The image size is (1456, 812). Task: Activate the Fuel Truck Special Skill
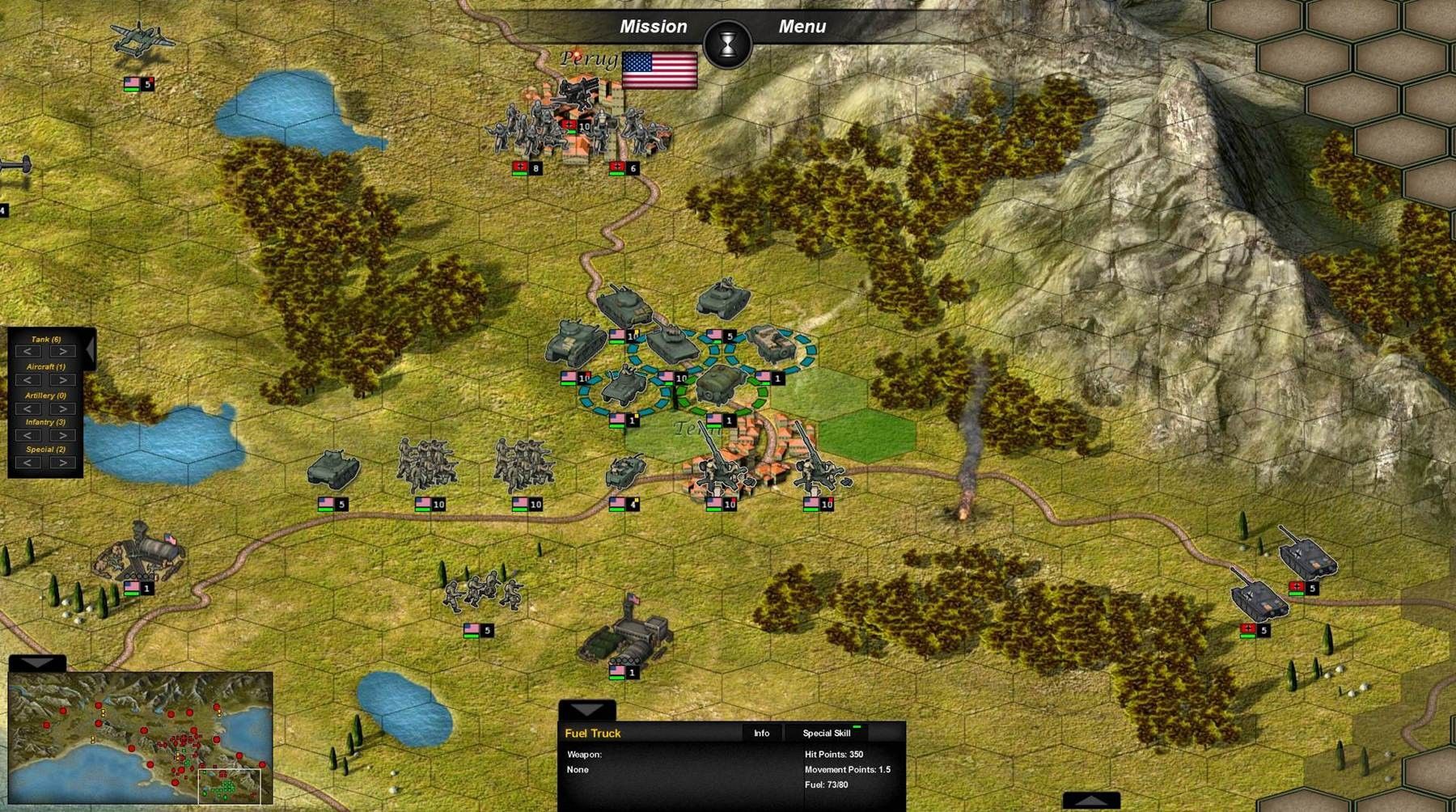(826, 733)
